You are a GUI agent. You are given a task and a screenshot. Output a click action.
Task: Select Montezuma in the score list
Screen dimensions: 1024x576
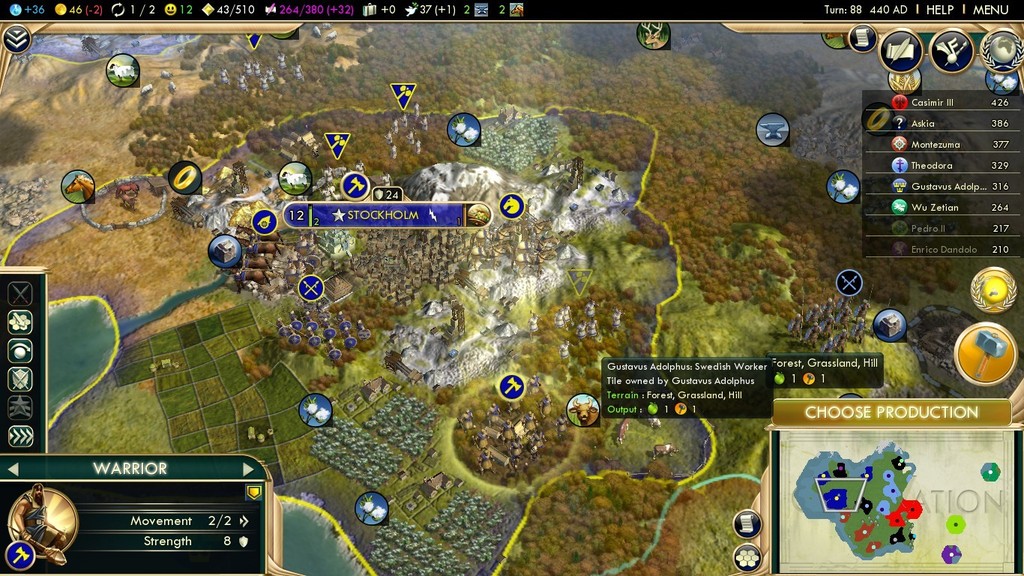932,144
